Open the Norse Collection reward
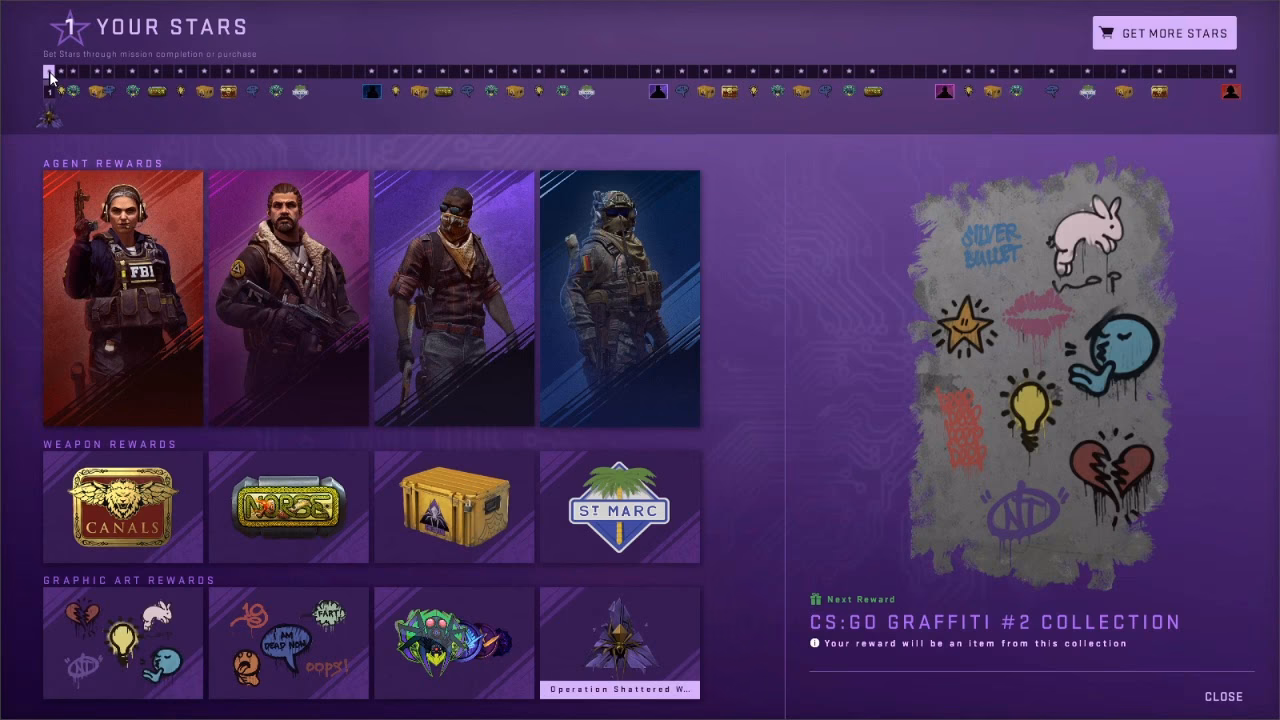This screenshot has width=1280, height=720. (288, 507)
